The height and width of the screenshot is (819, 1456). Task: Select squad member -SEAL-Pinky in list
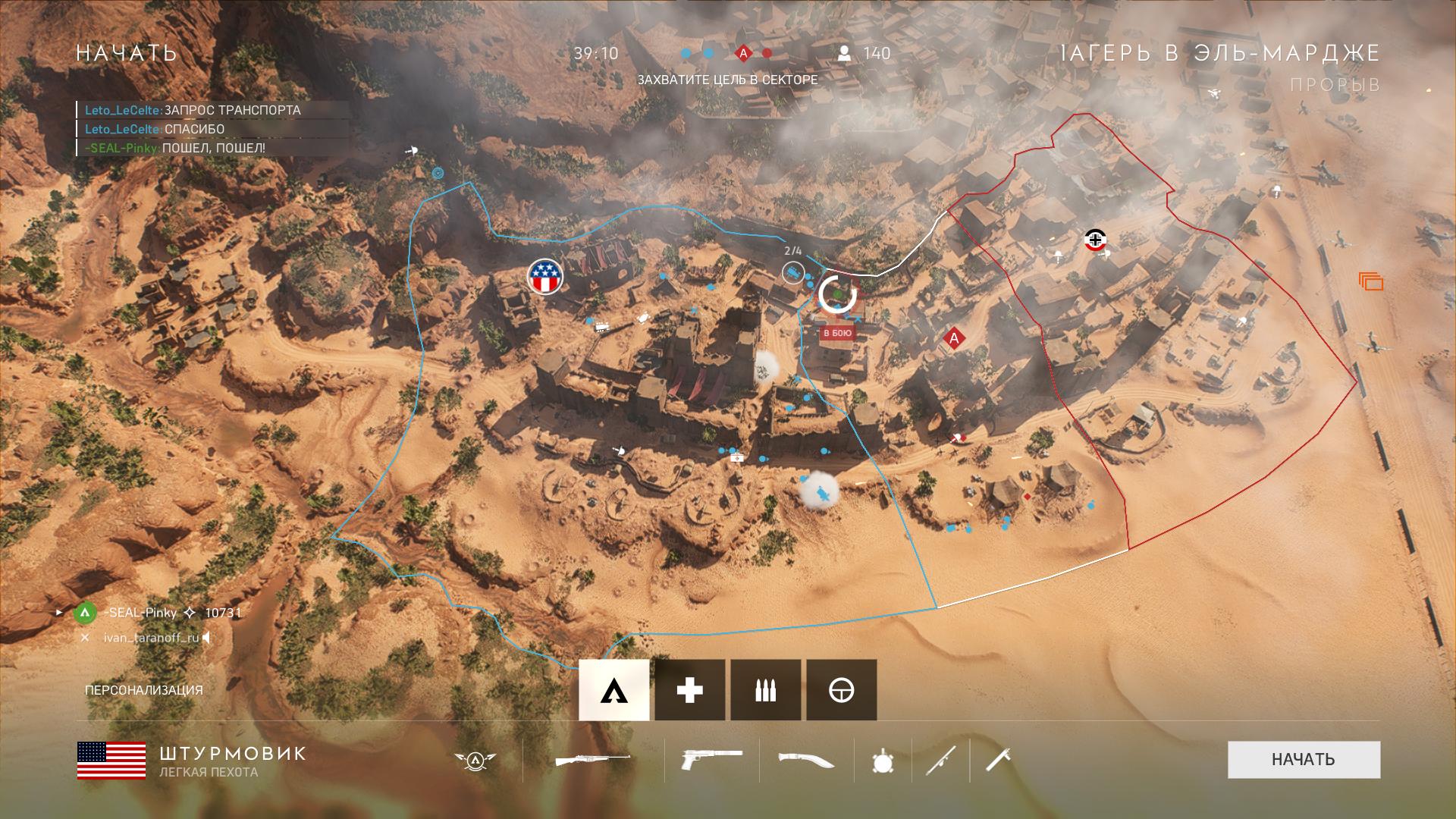click(140, 613)
